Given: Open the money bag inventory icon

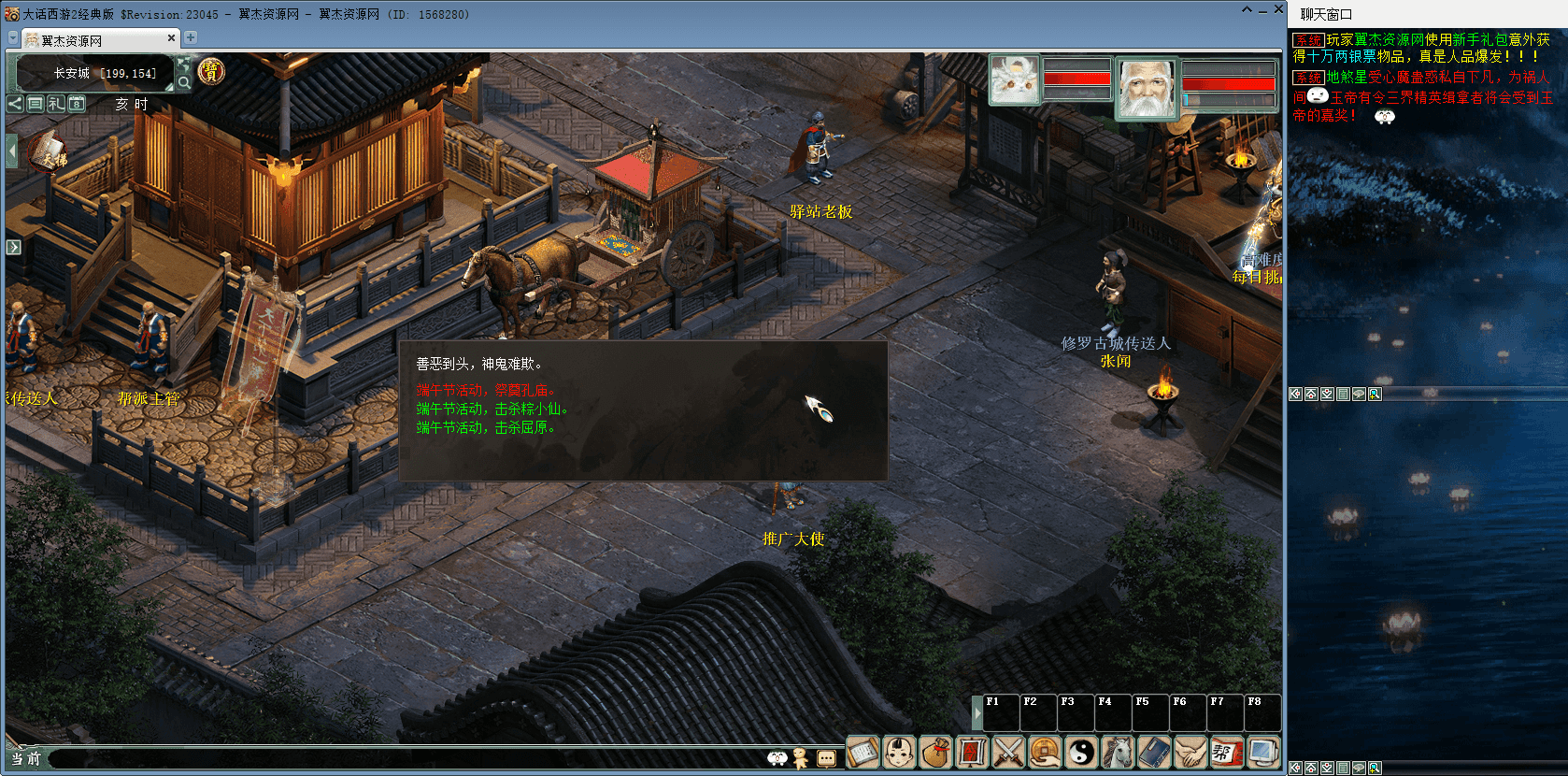Looking at the screenshot, I should (x=935, y=752).
